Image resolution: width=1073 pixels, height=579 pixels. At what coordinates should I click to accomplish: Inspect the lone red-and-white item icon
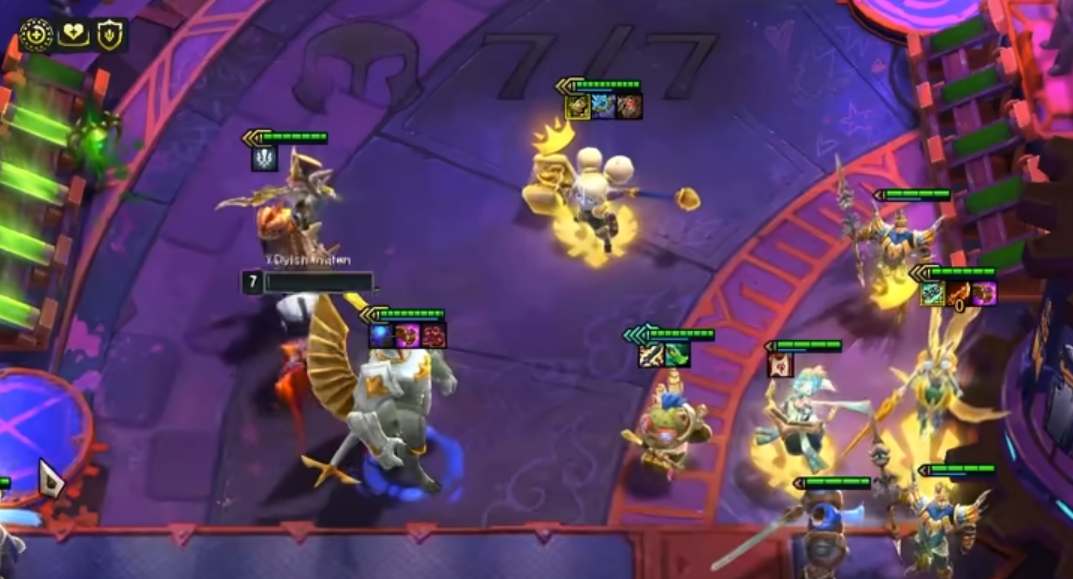point(780,365)
